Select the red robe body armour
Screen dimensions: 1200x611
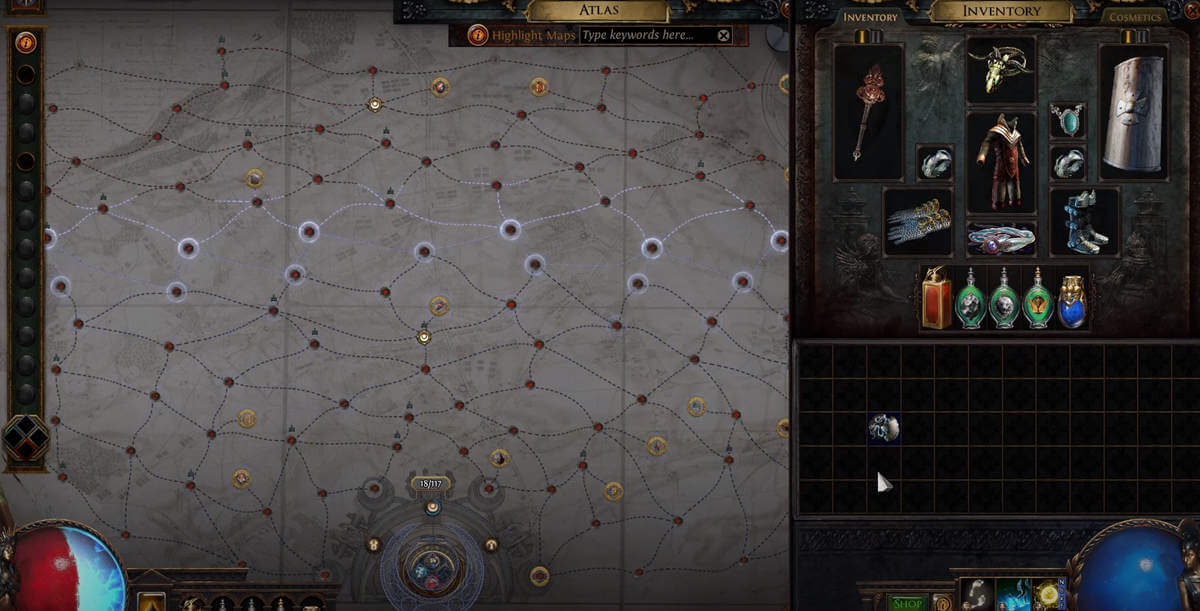pyautogui.click(x=1001, y=162)
